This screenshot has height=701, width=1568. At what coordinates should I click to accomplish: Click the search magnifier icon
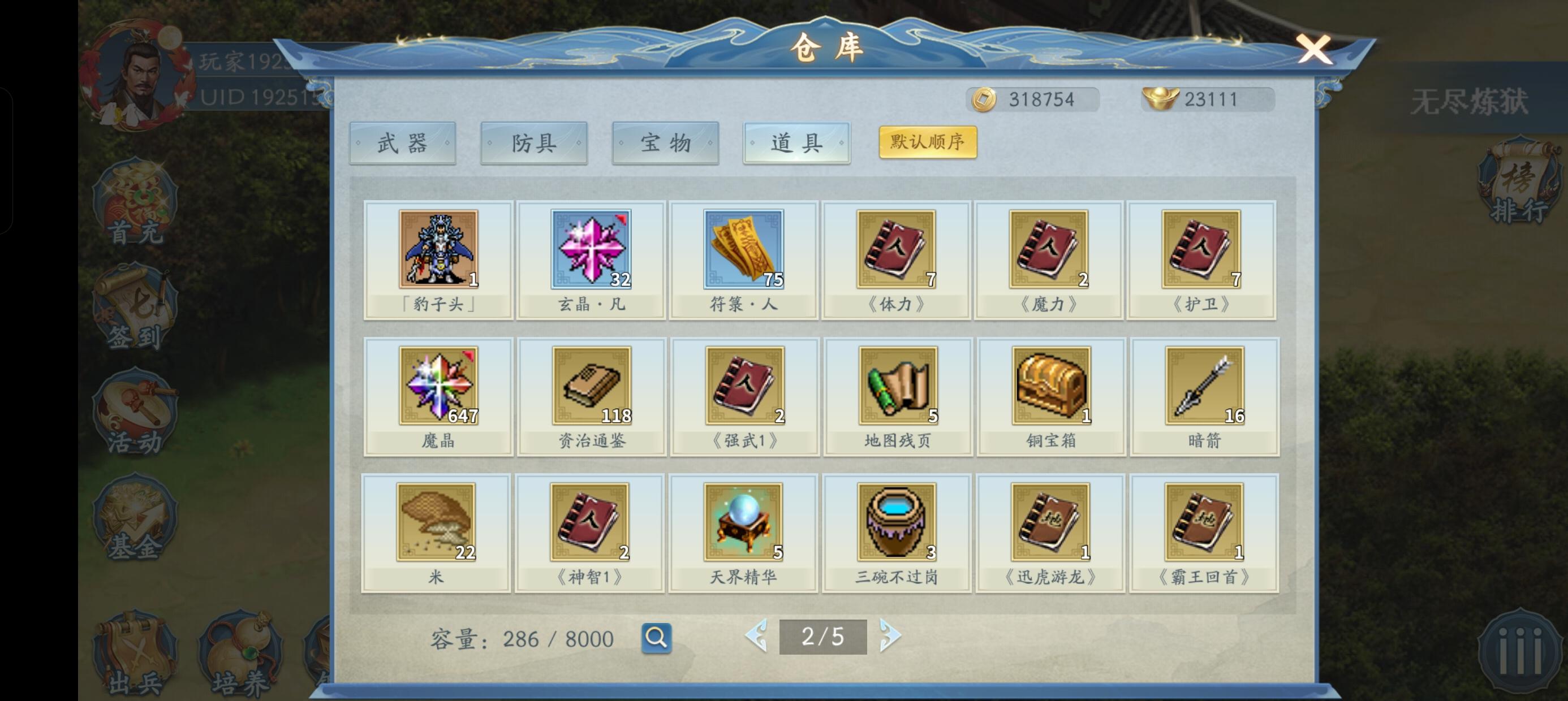[x=658, y=638]
